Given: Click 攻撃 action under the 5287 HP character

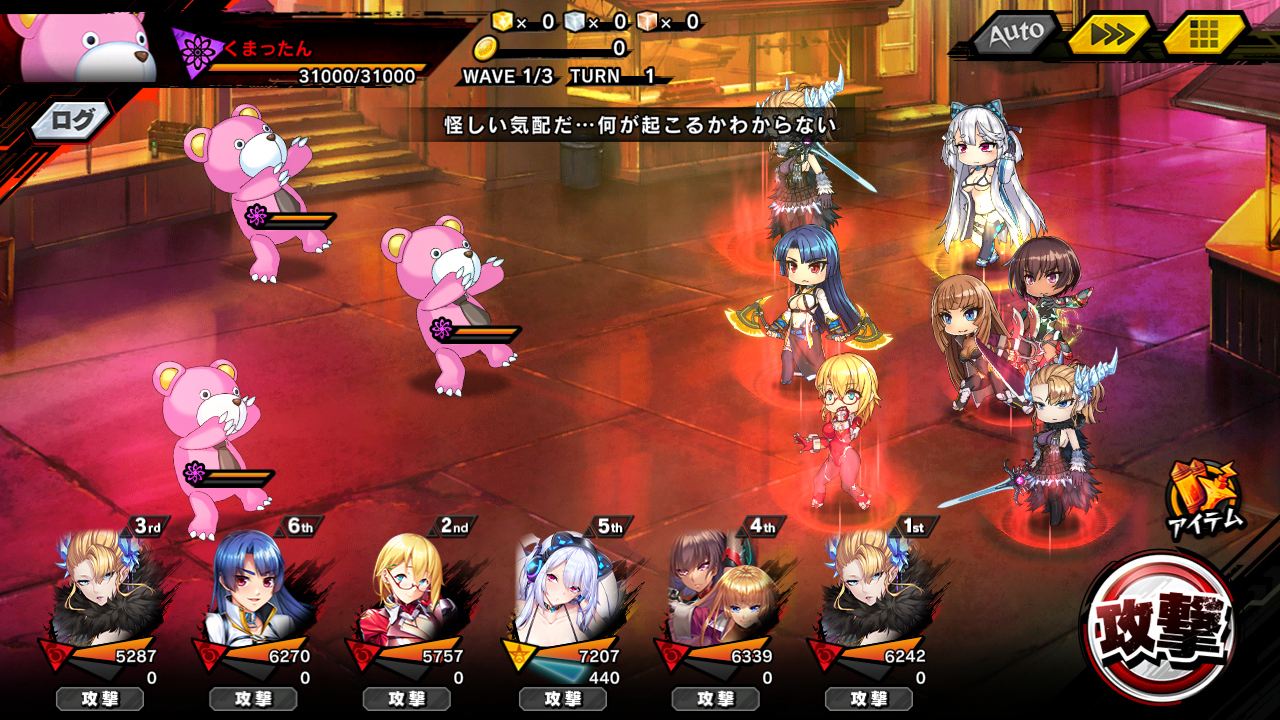Looking at the screenshot, I should tap(100, 699).
